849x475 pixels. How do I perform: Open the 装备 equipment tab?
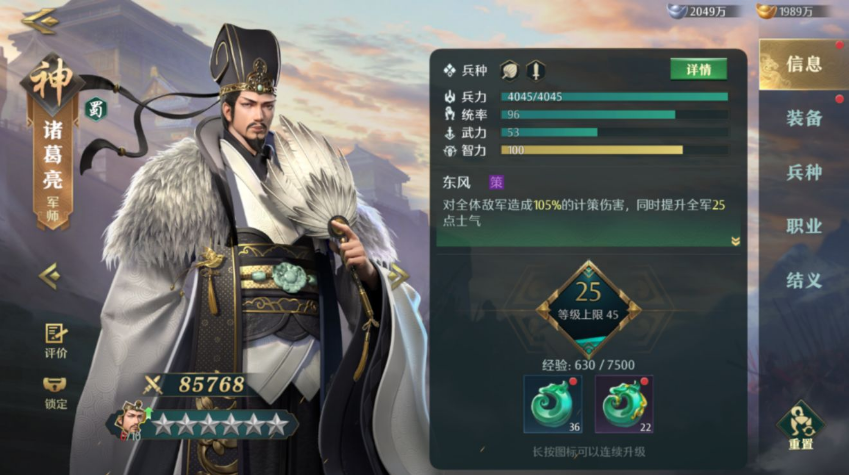(803, 118)
